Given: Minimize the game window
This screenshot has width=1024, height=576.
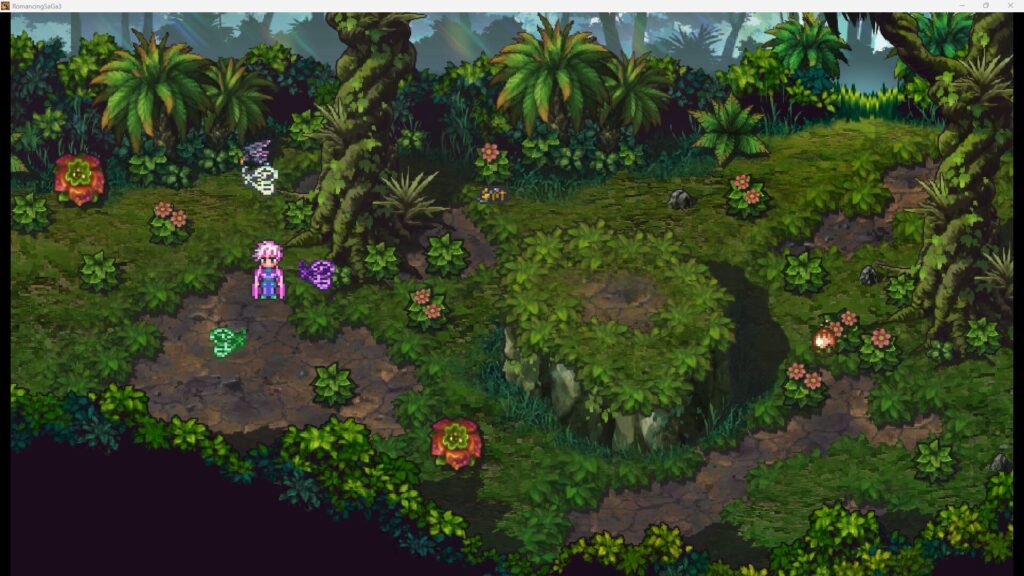Looking at the screenshot, I should pyautogui.click(x=960, y=5).
